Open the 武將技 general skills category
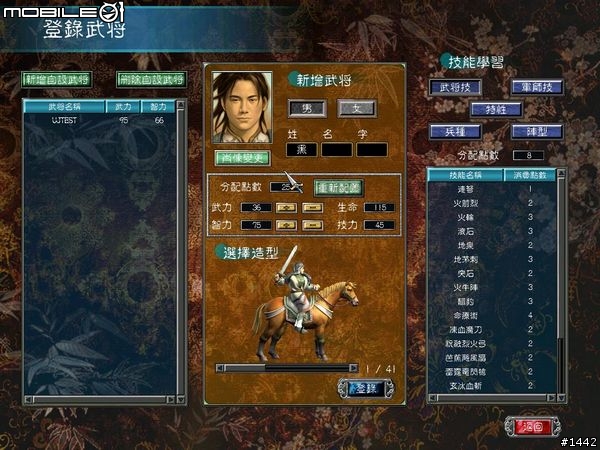This screenshot has width=600, height=450. click(x=451, y=88)
